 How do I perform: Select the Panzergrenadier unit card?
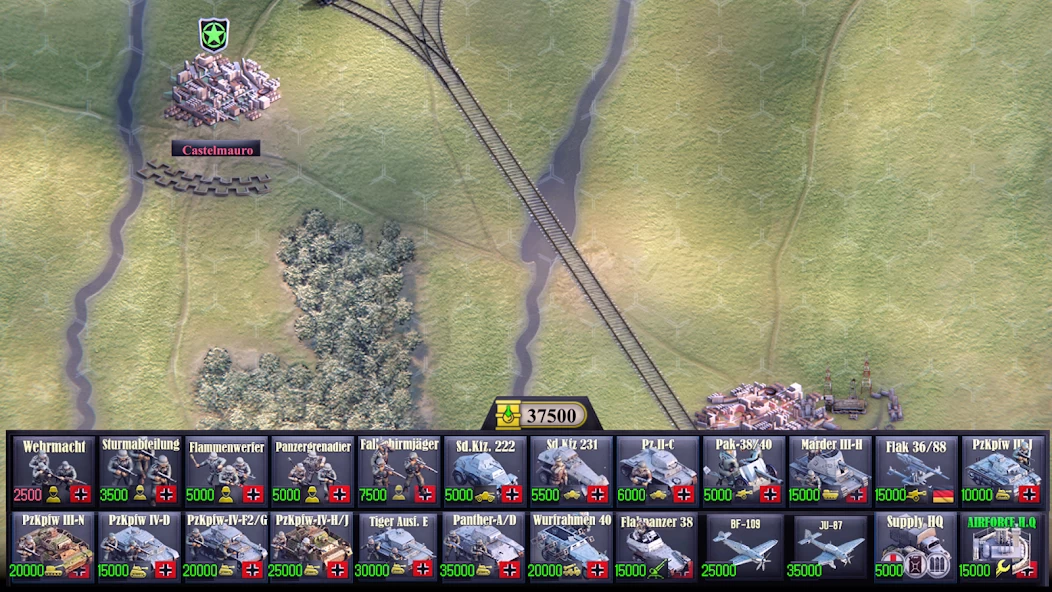pos(312,470)
